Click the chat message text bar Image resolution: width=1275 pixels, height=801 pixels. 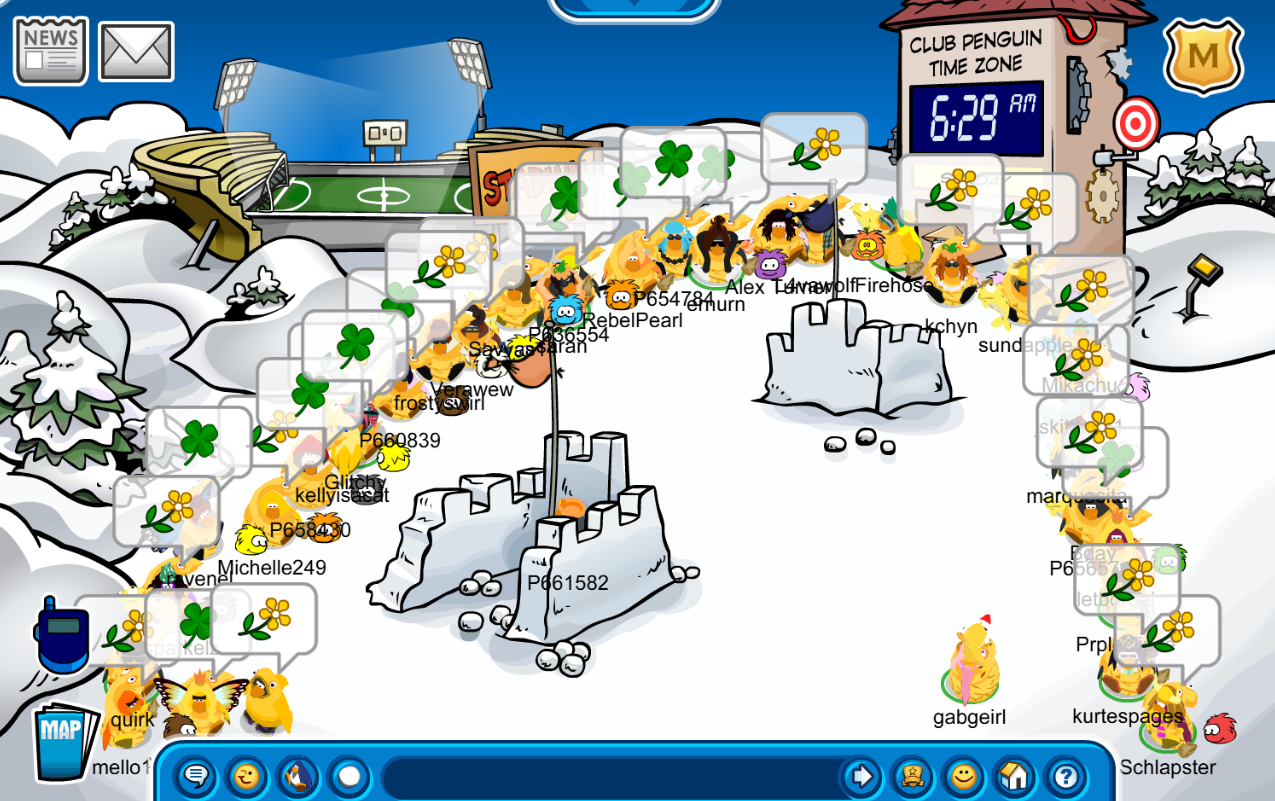coord(610,777)
